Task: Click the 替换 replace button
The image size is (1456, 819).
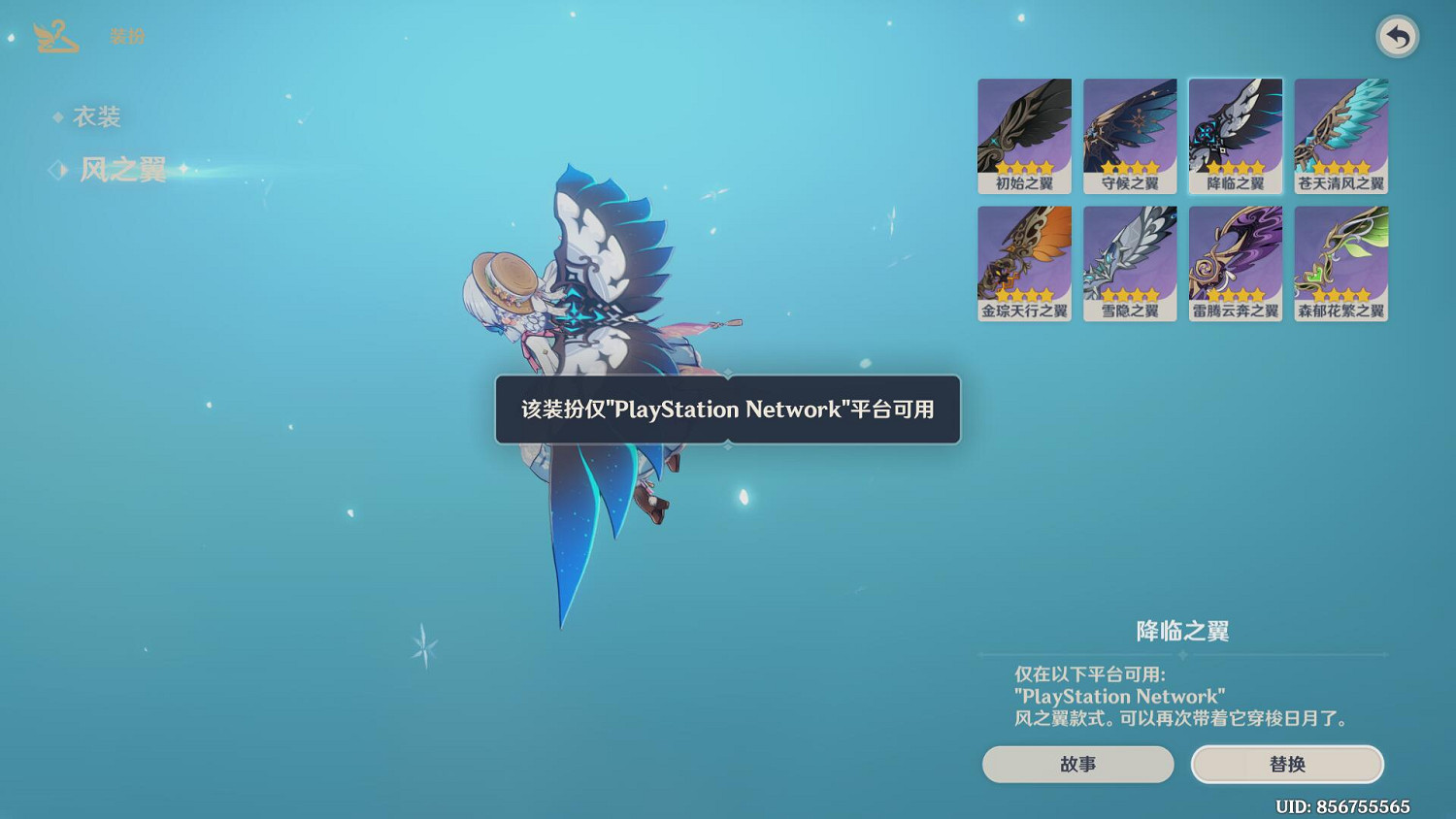Action: click(x=1288, y=764)
